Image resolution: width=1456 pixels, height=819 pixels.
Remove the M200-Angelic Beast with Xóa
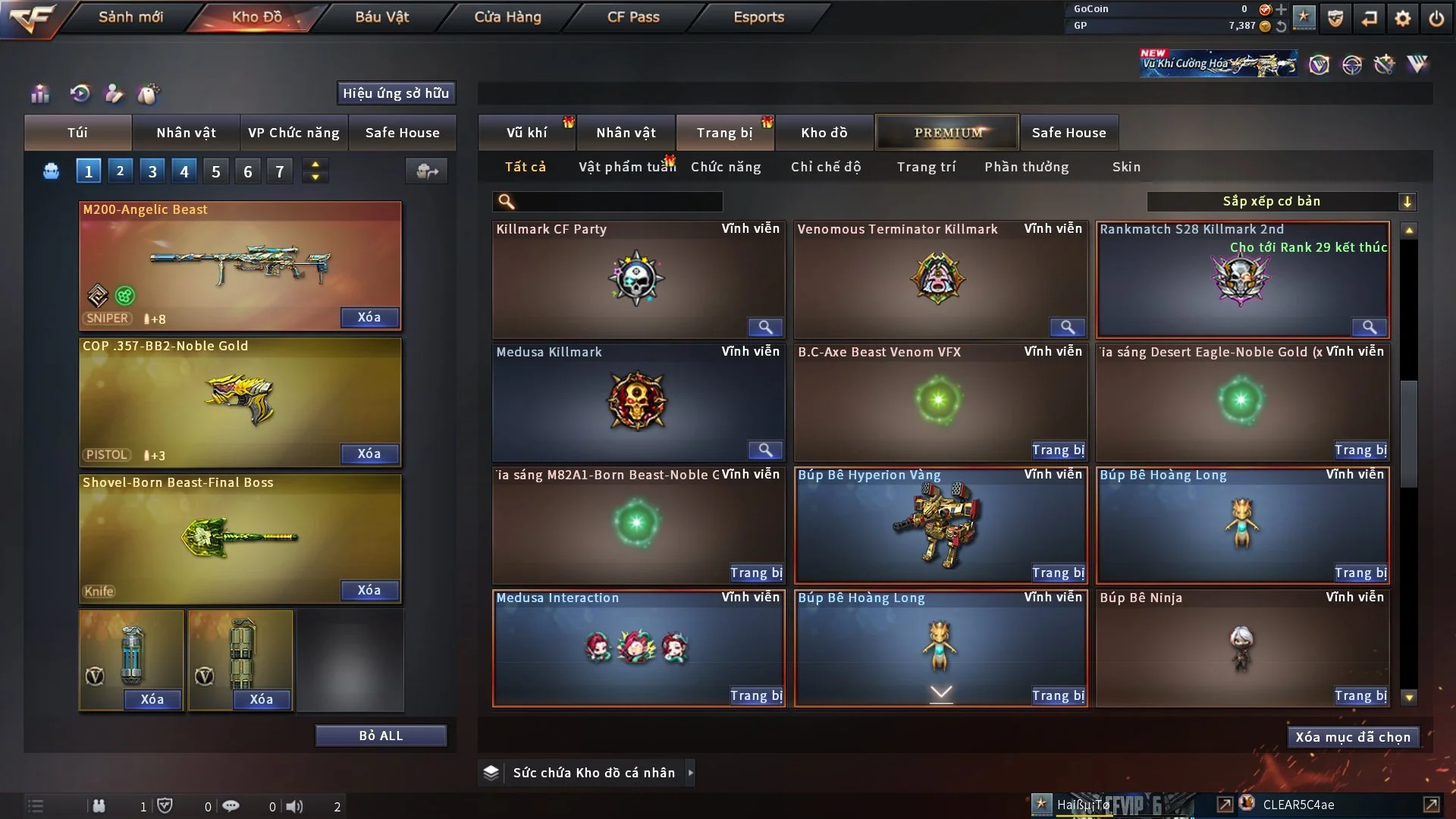[x=369, y=317]
